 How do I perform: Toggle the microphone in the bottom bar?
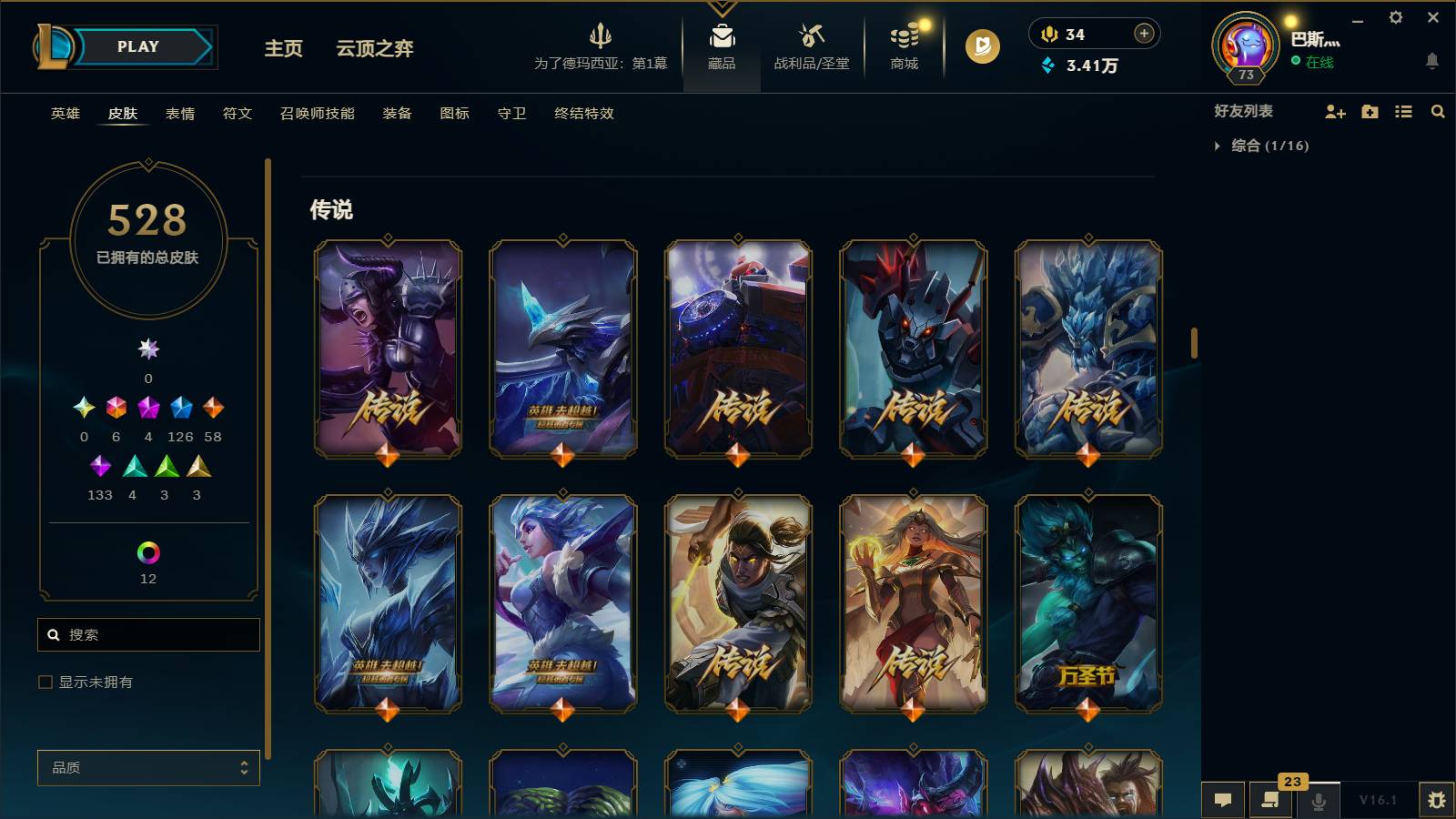(x=1318, y=802)
